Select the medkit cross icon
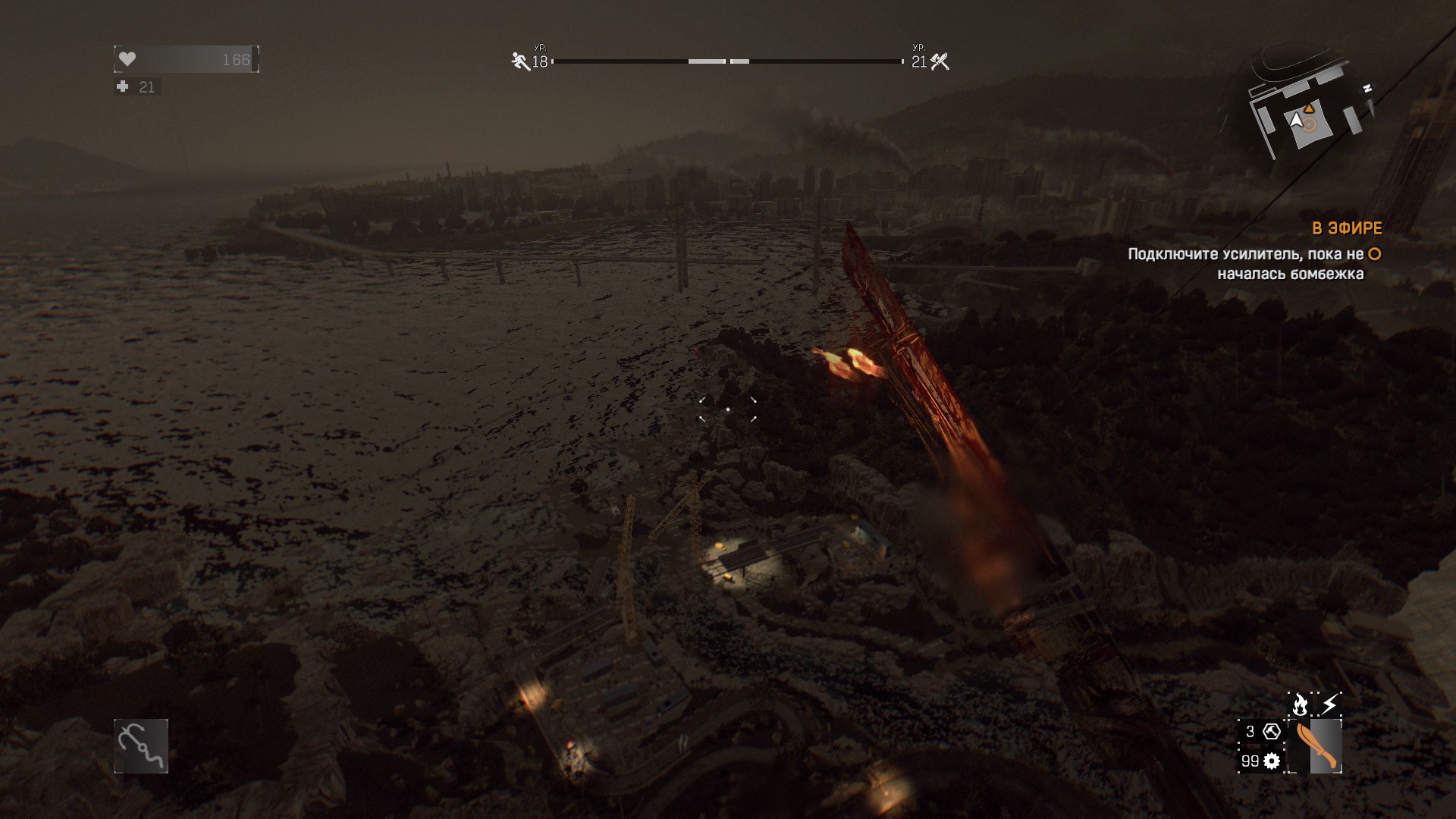The width and height of the screenshot is (1456, 819). [123, 86]
